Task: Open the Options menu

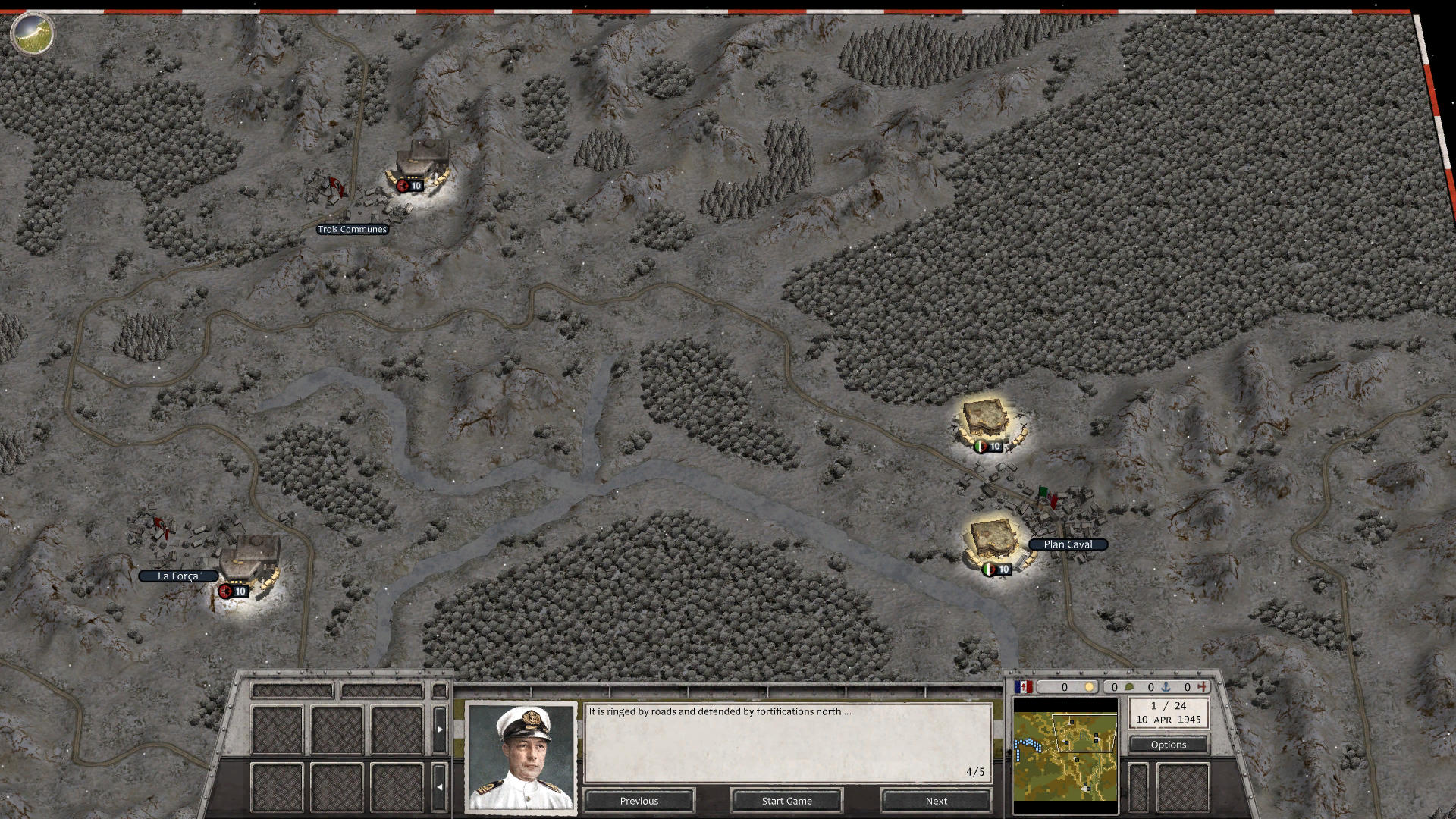Action: tap(1169, 745)
